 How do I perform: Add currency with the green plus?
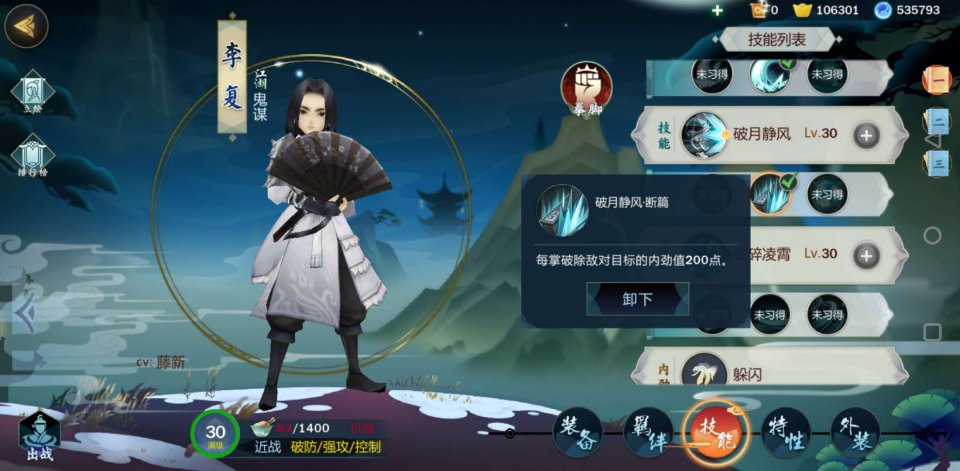[717, 10]
